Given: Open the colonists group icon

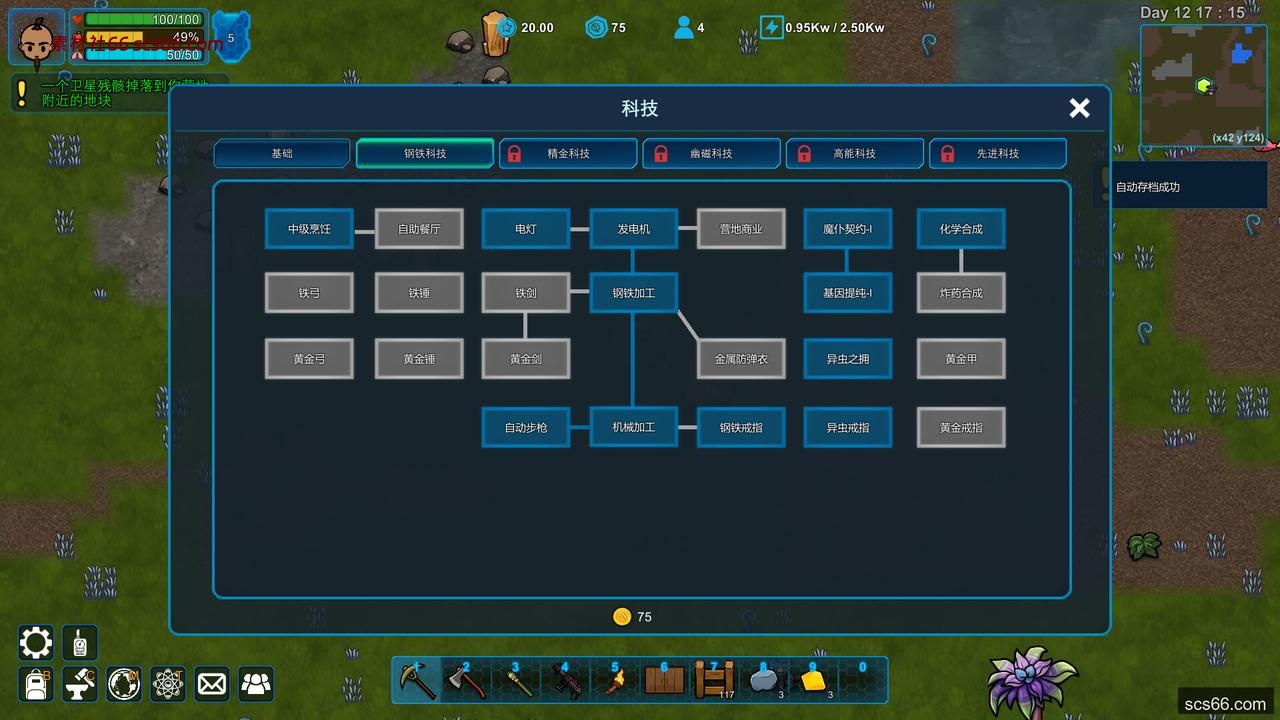Looking at the screenshot, I should (x=255, y=684).
